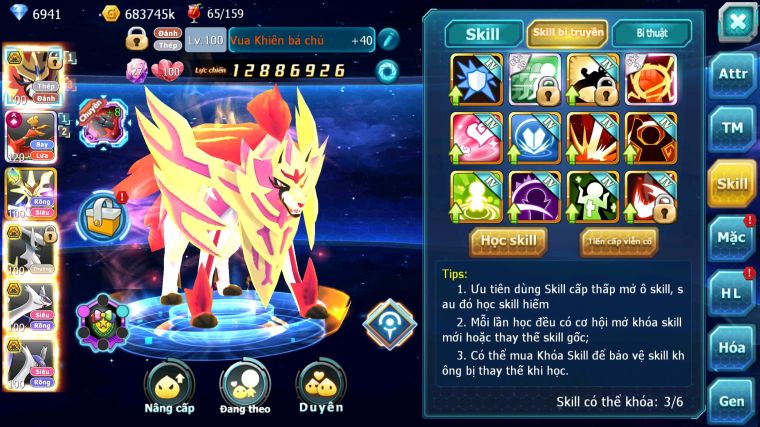This screenshot has height=427, width=760.
Task: Click the Học skill button
Action: (x=509, y=240)
